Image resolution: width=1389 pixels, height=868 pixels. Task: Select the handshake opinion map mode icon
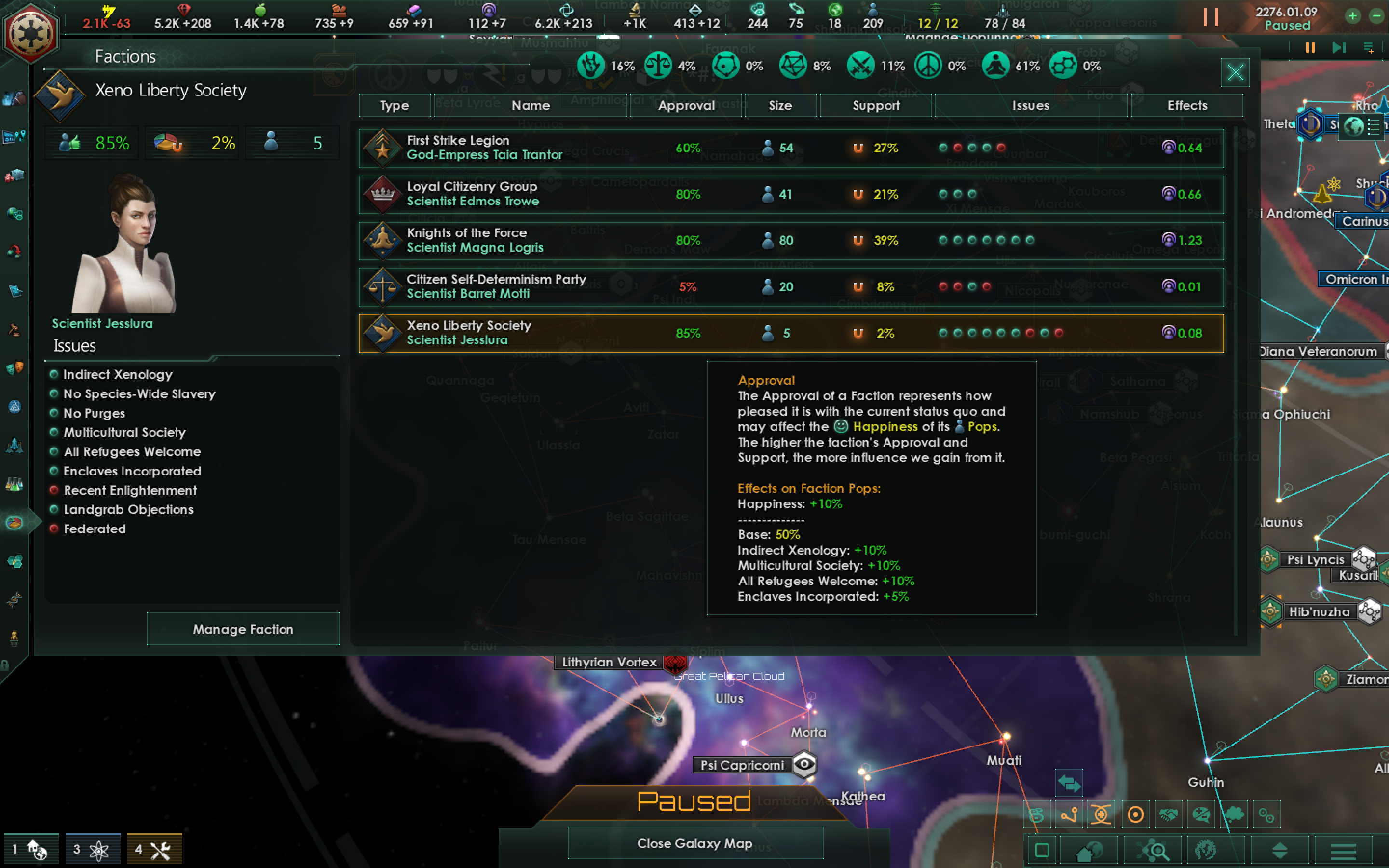(1170, 814)
